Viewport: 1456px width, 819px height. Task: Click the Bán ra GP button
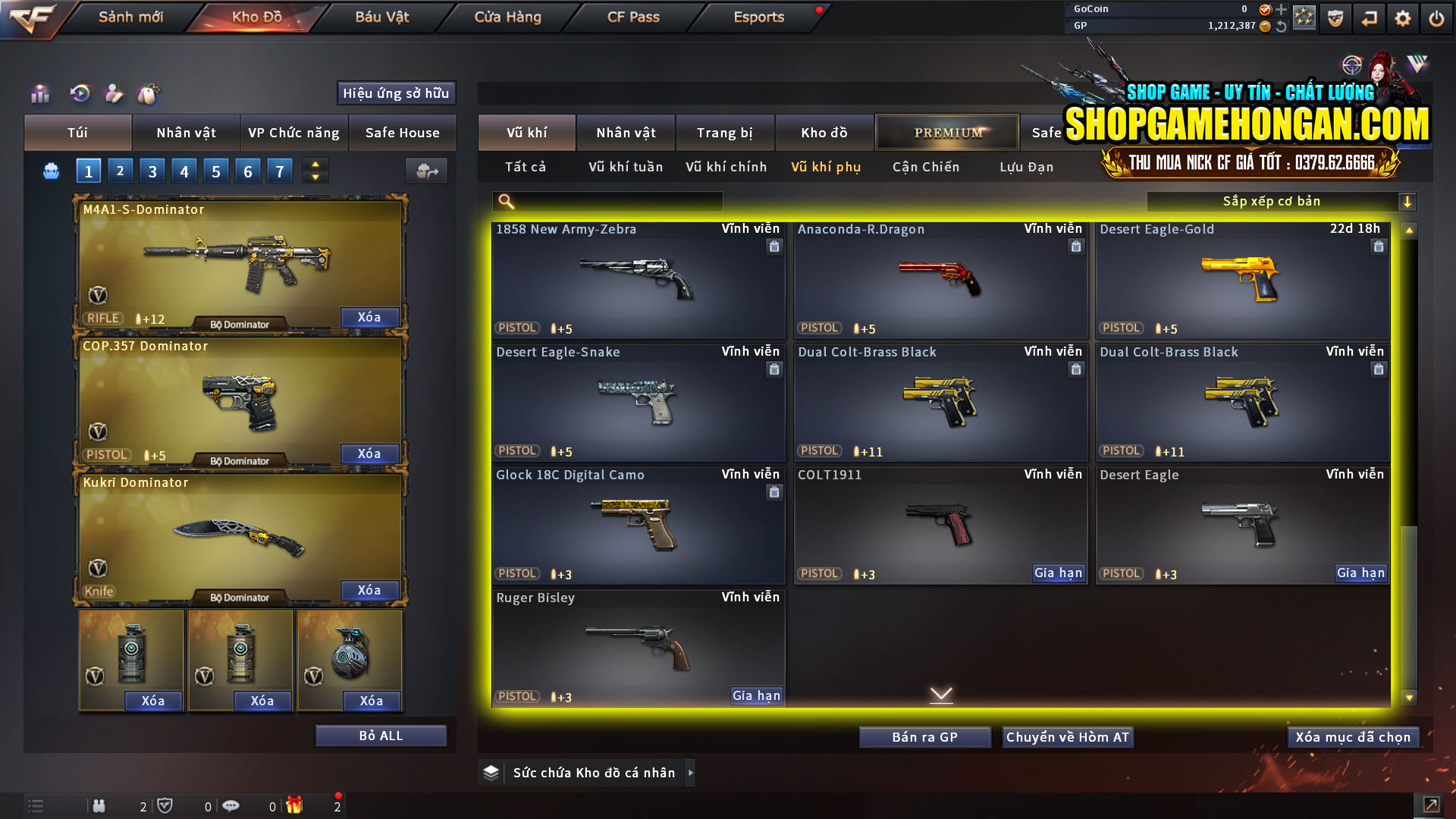[924, 736]
